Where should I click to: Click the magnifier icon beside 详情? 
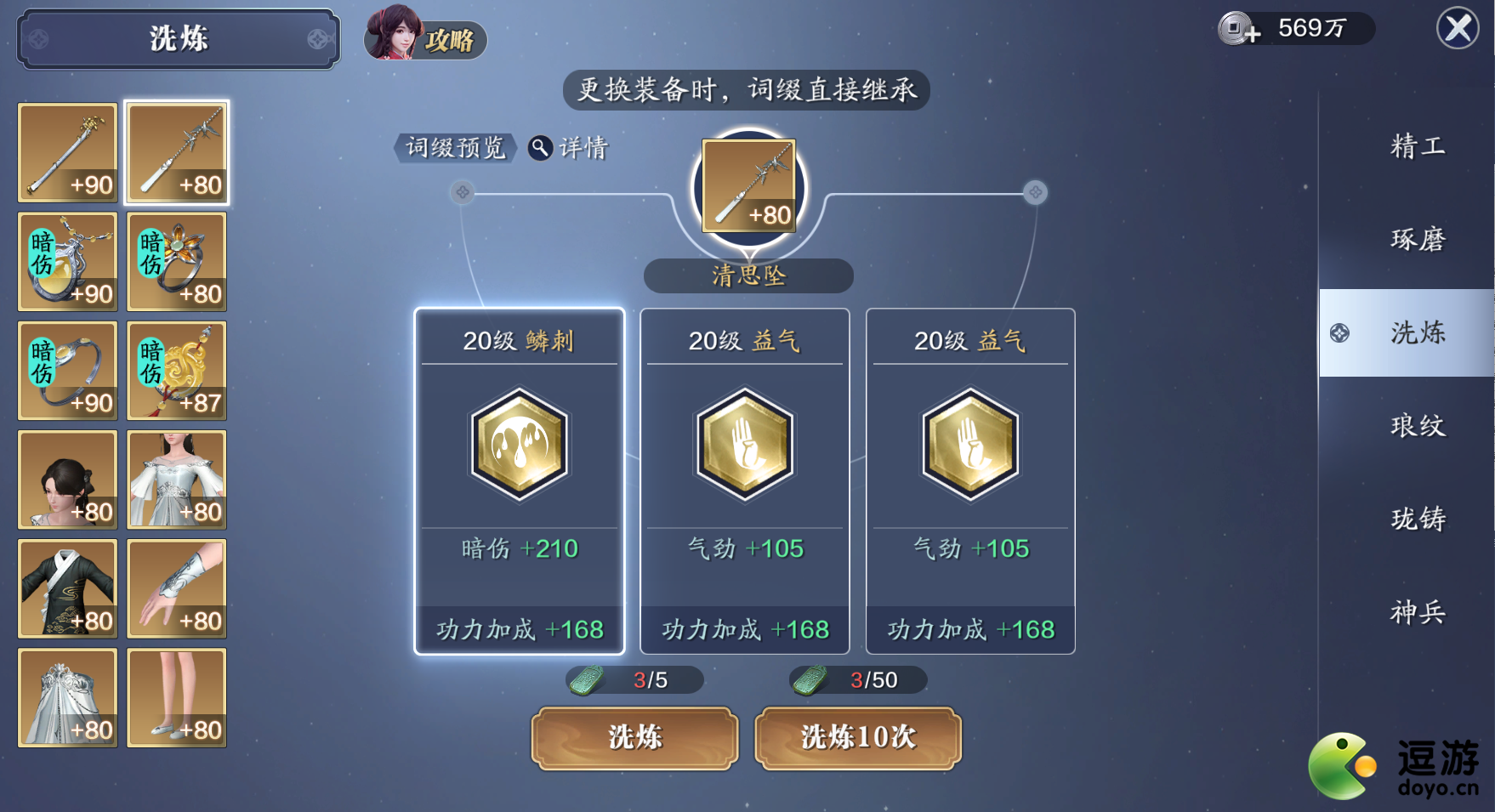(x=538, y=146)
